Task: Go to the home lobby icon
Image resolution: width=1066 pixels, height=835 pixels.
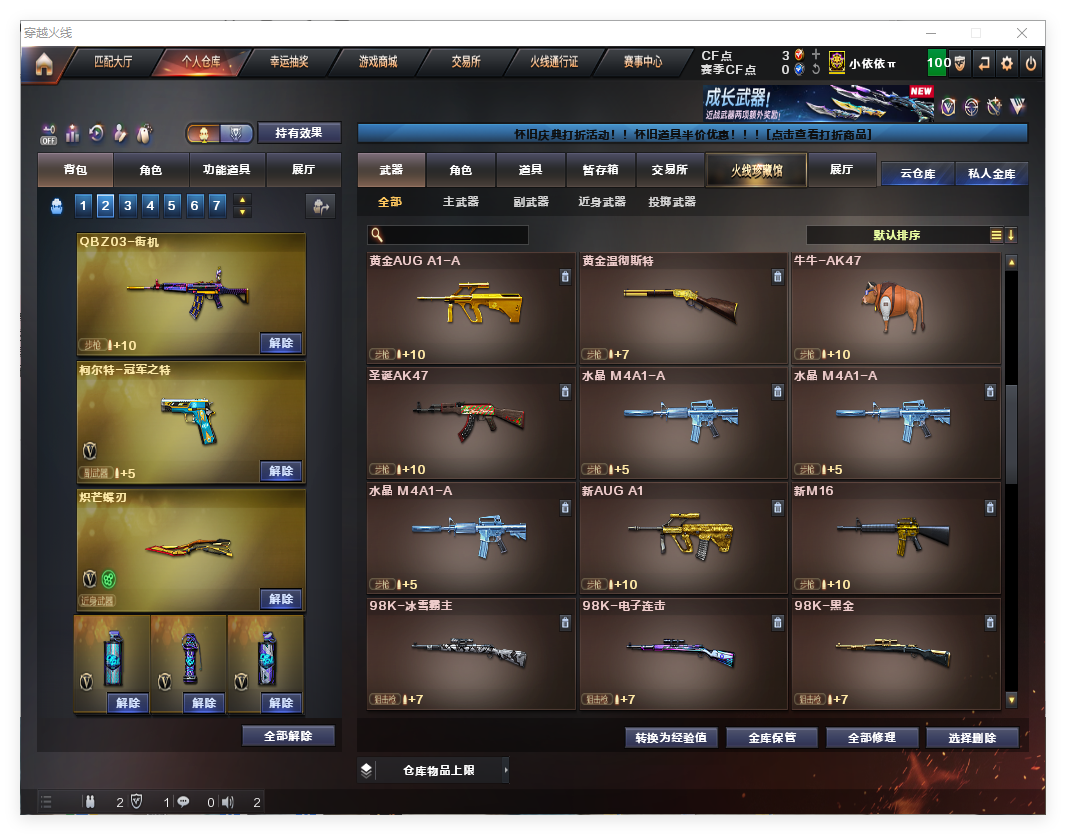Action: click(43, 65)
